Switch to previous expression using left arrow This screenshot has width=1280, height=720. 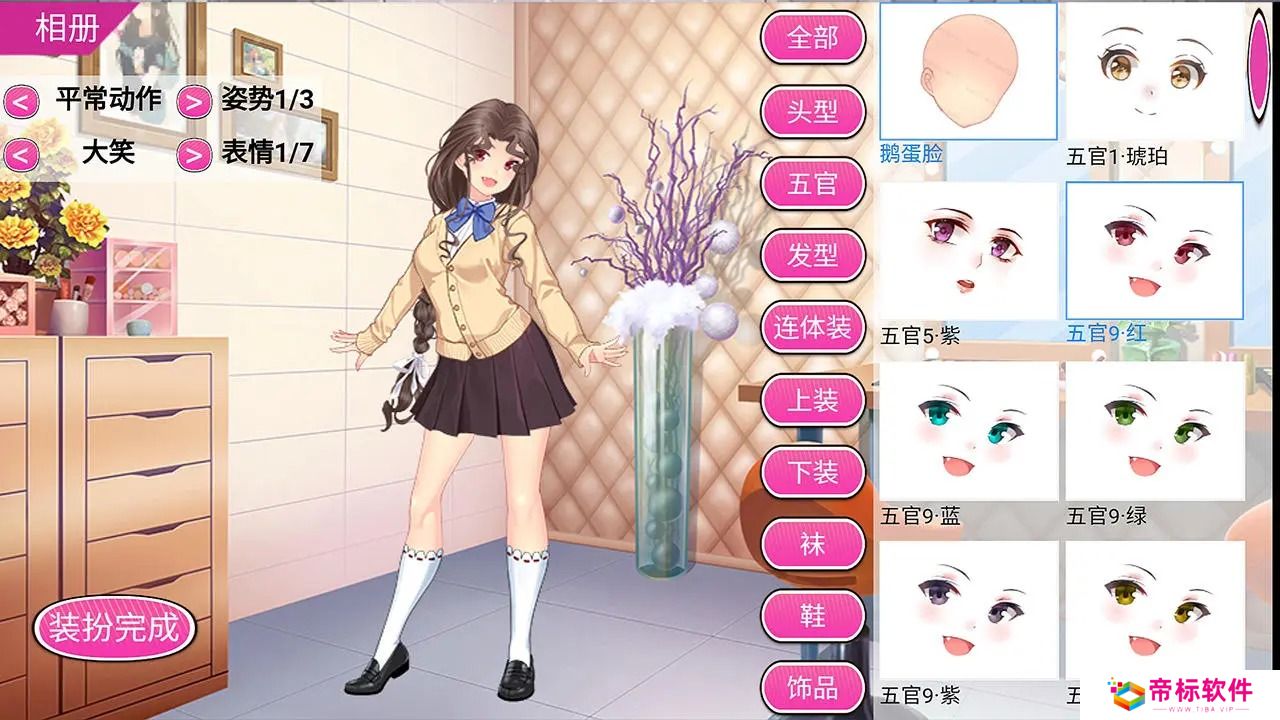pos(23,156)
